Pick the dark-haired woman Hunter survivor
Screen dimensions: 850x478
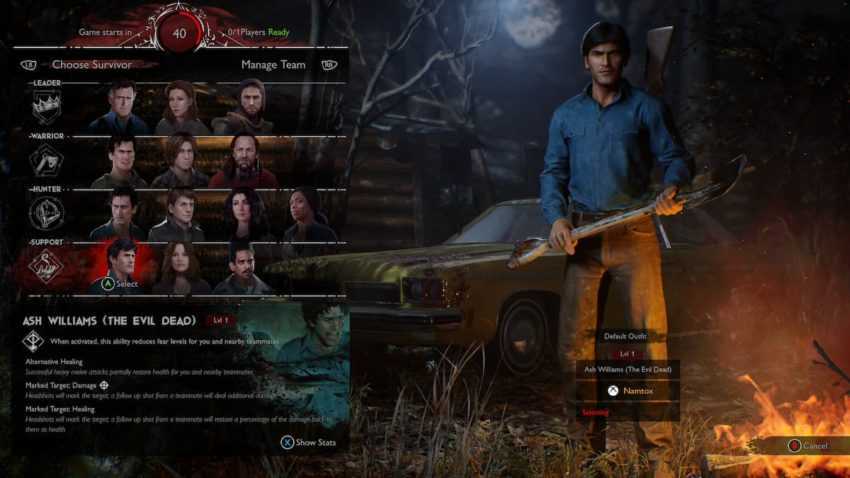click(244, 214)
